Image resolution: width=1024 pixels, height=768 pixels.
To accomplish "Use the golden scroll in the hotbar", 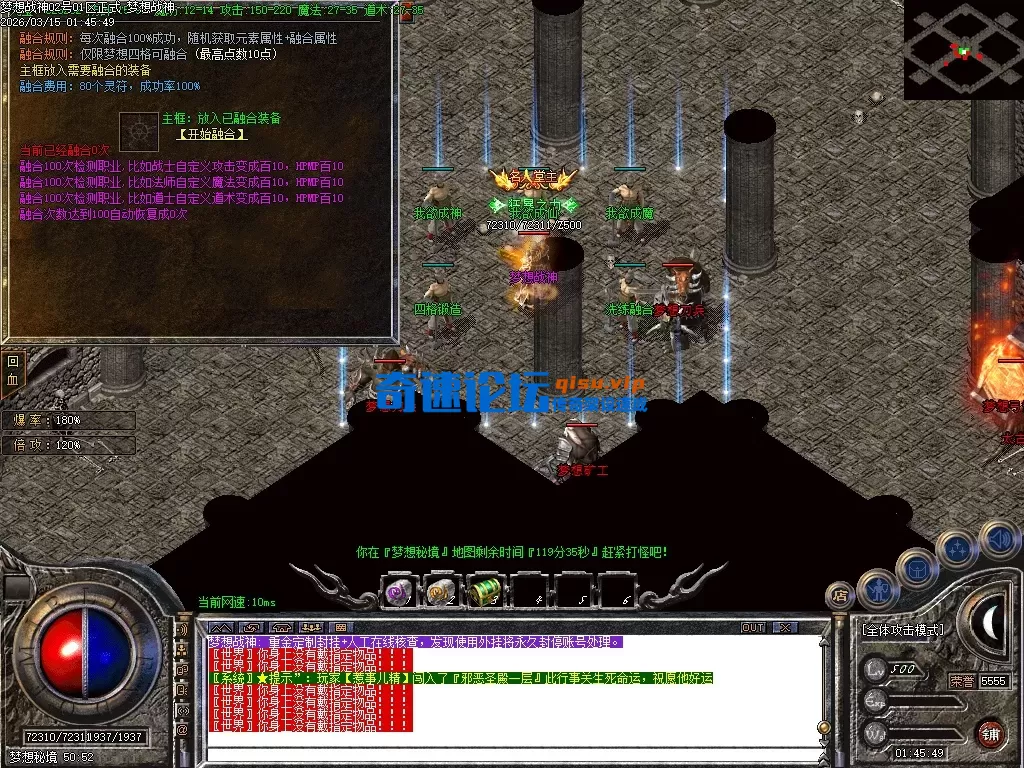I will click(x=442, y=592).
